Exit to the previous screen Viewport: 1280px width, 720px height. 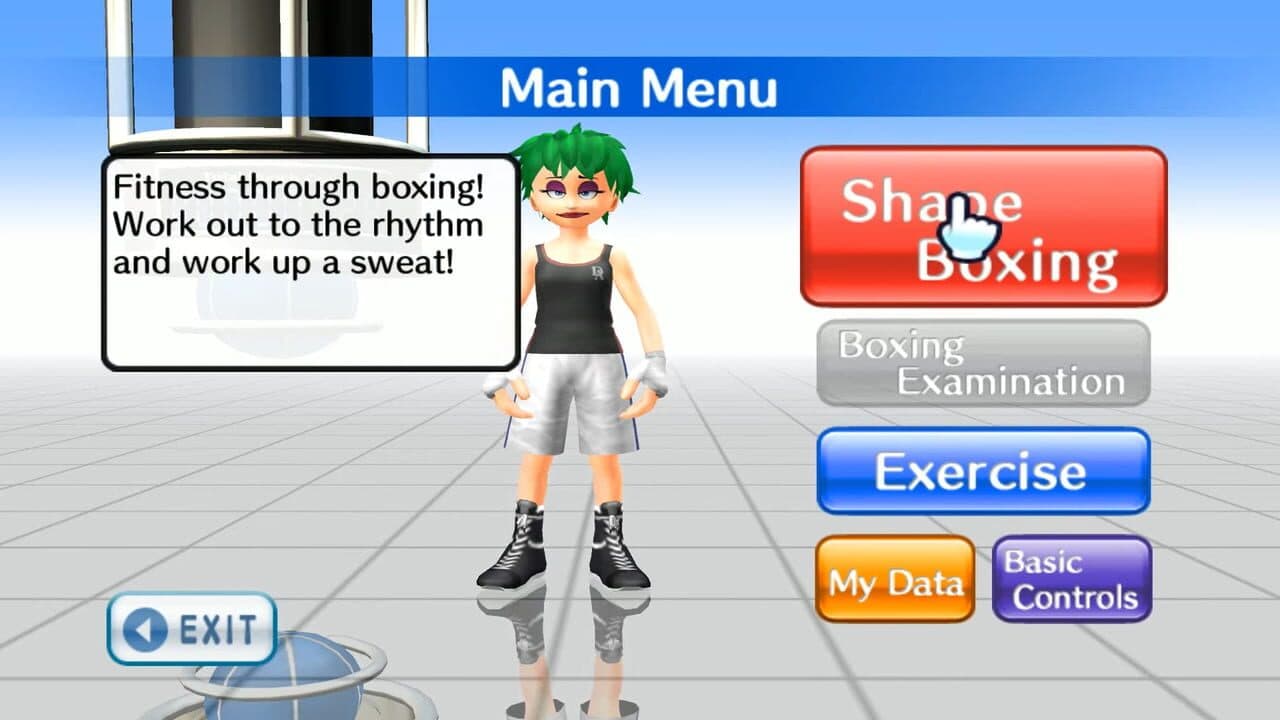(x=190, y=629)
